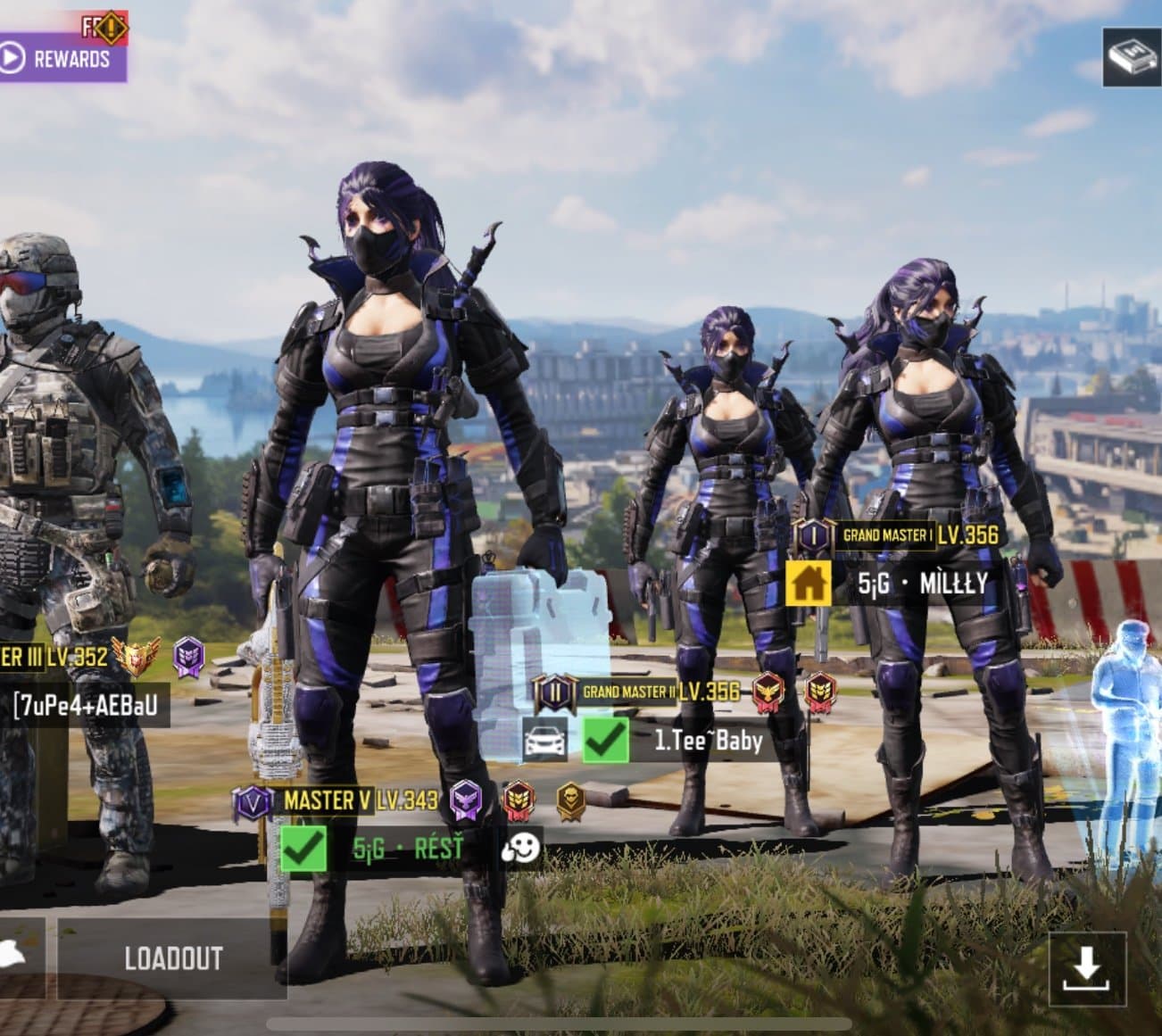Image resolution: width=1162 pixels, height=1036 pixels.
Task: Tap the download arrow icon
Action: tap(1086, 968)
